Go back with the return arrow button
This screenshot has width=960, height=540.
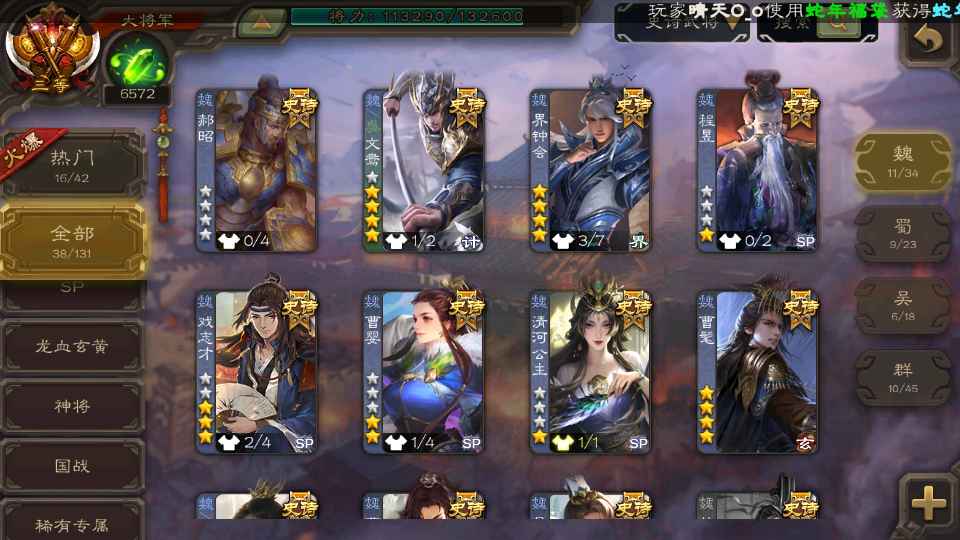pyautogui.click(x=930, y=40)
